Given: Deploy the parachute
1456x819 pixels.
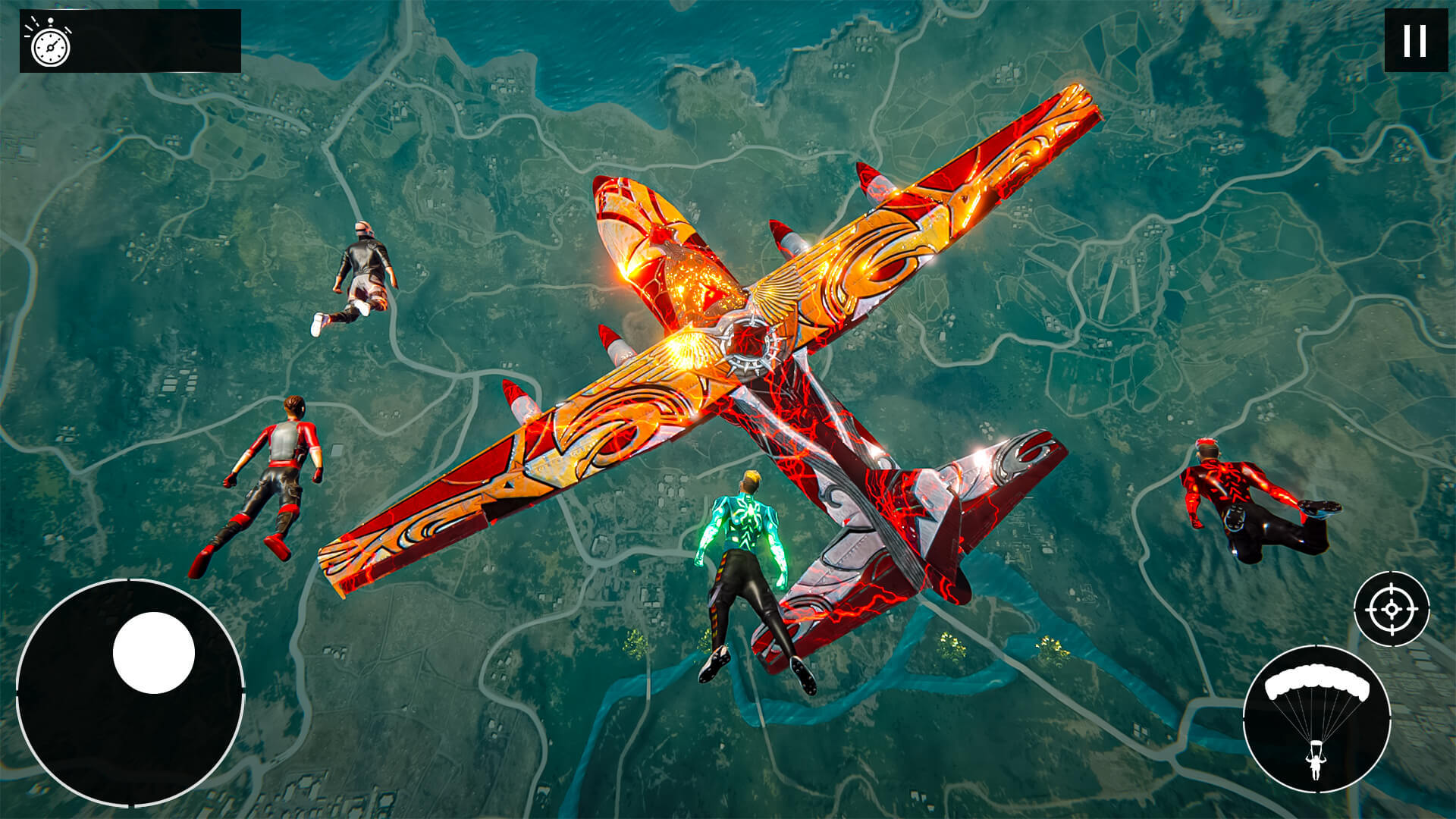Looking at the screenshot, I should coord(1316,719).
